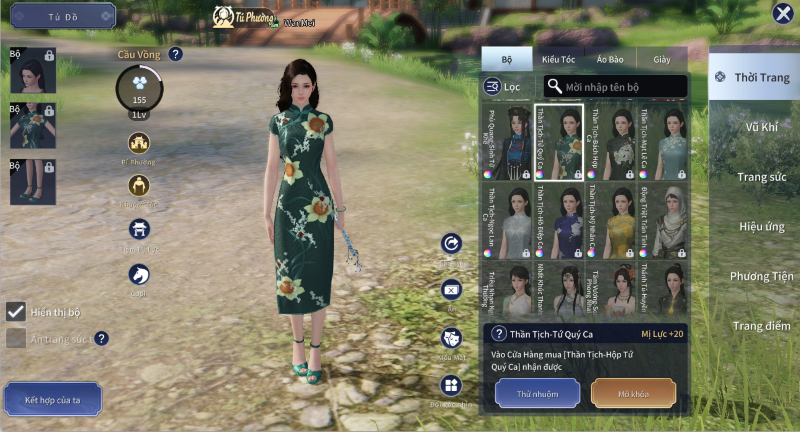The height and width of the screenshot is (432, 800).
Task: Toggle the Hiển thị bộ checkbox
Action: click(x=16, y=312)
